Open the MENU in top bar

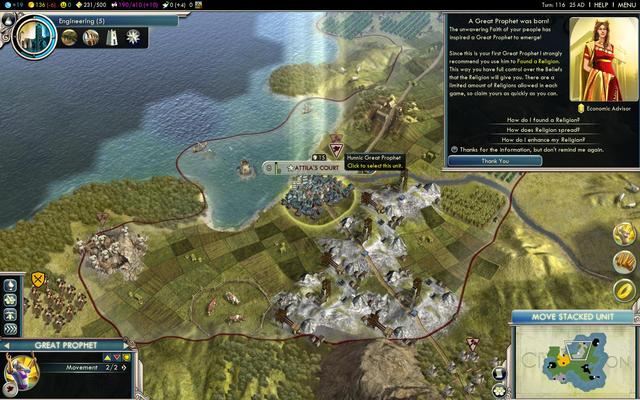point(626,5)
